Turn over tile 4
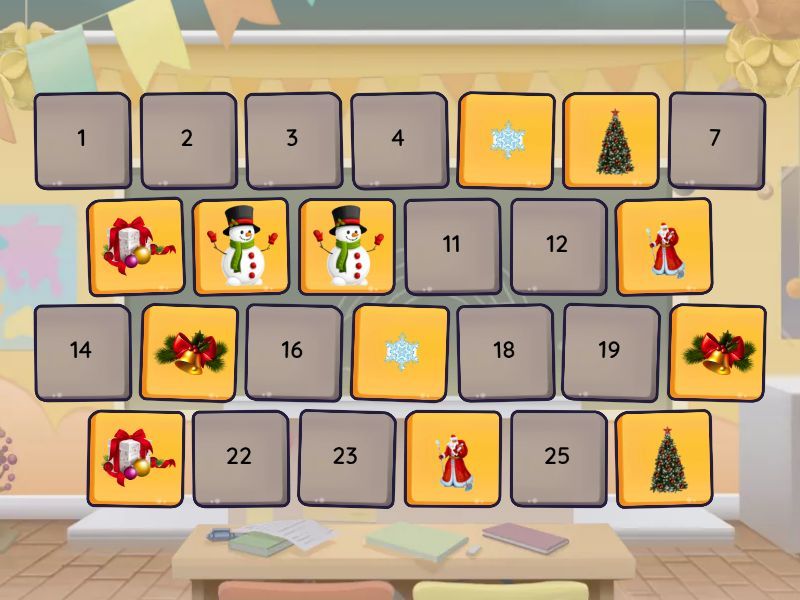The height and width of the screenshot is (600, 800). [x=399, y=140]
